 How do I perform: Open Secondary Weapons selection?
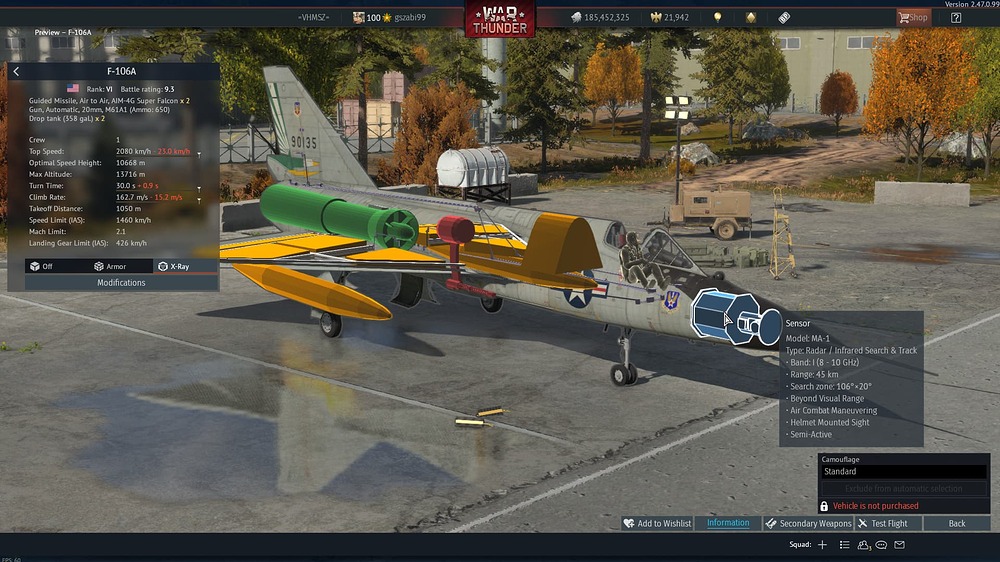[x=809, y=523]
